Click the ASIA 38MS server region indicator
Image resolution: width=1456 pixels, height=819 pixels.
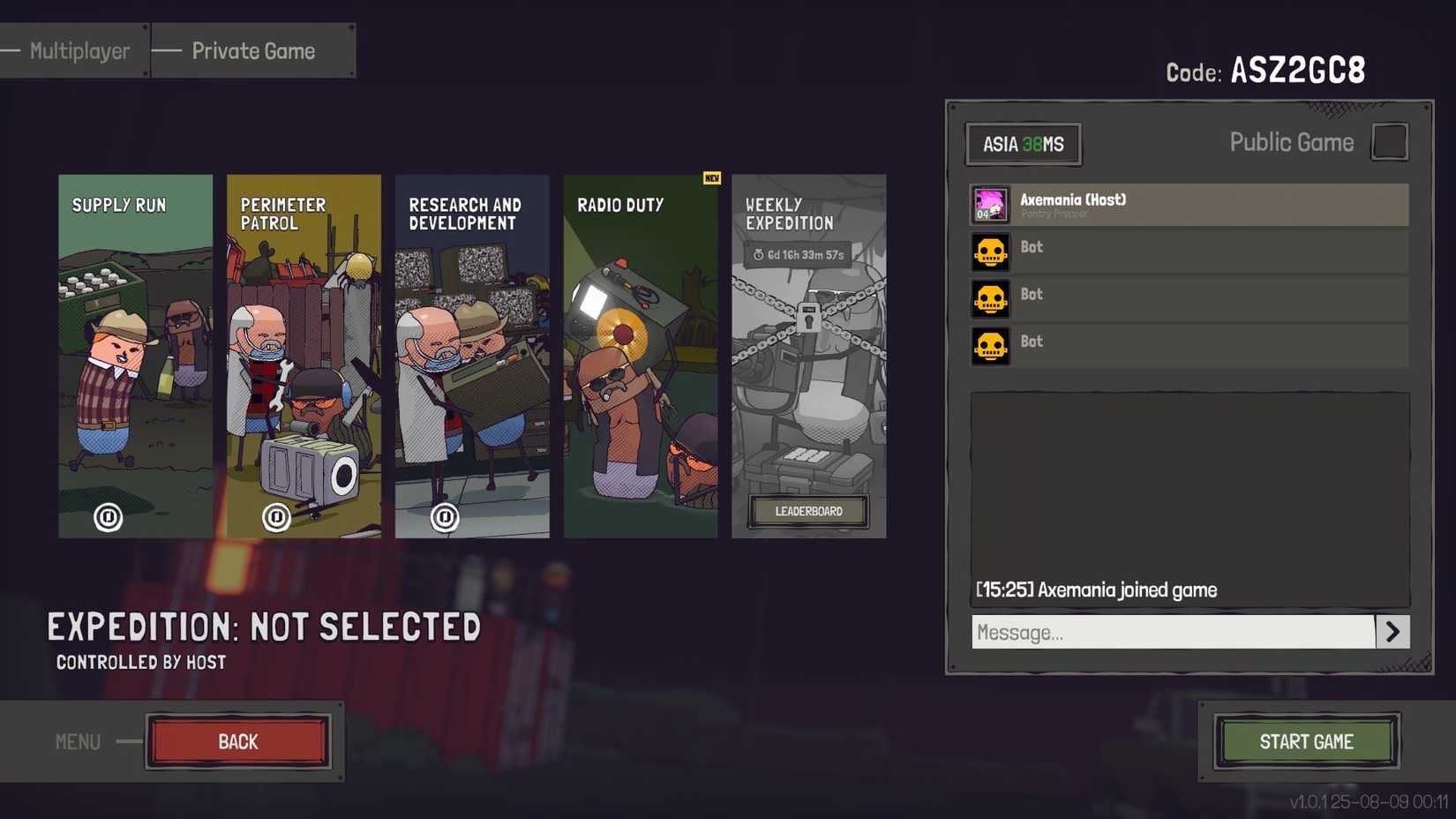[1023, 144]
